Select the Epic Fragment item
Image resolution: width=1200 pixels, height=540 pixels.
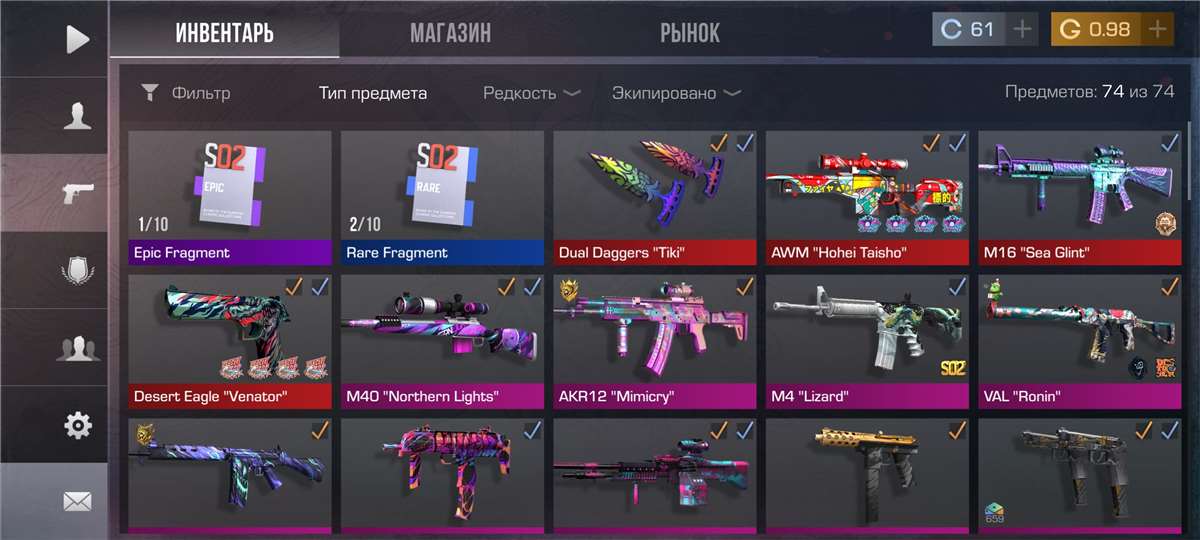tap(230, 197)
